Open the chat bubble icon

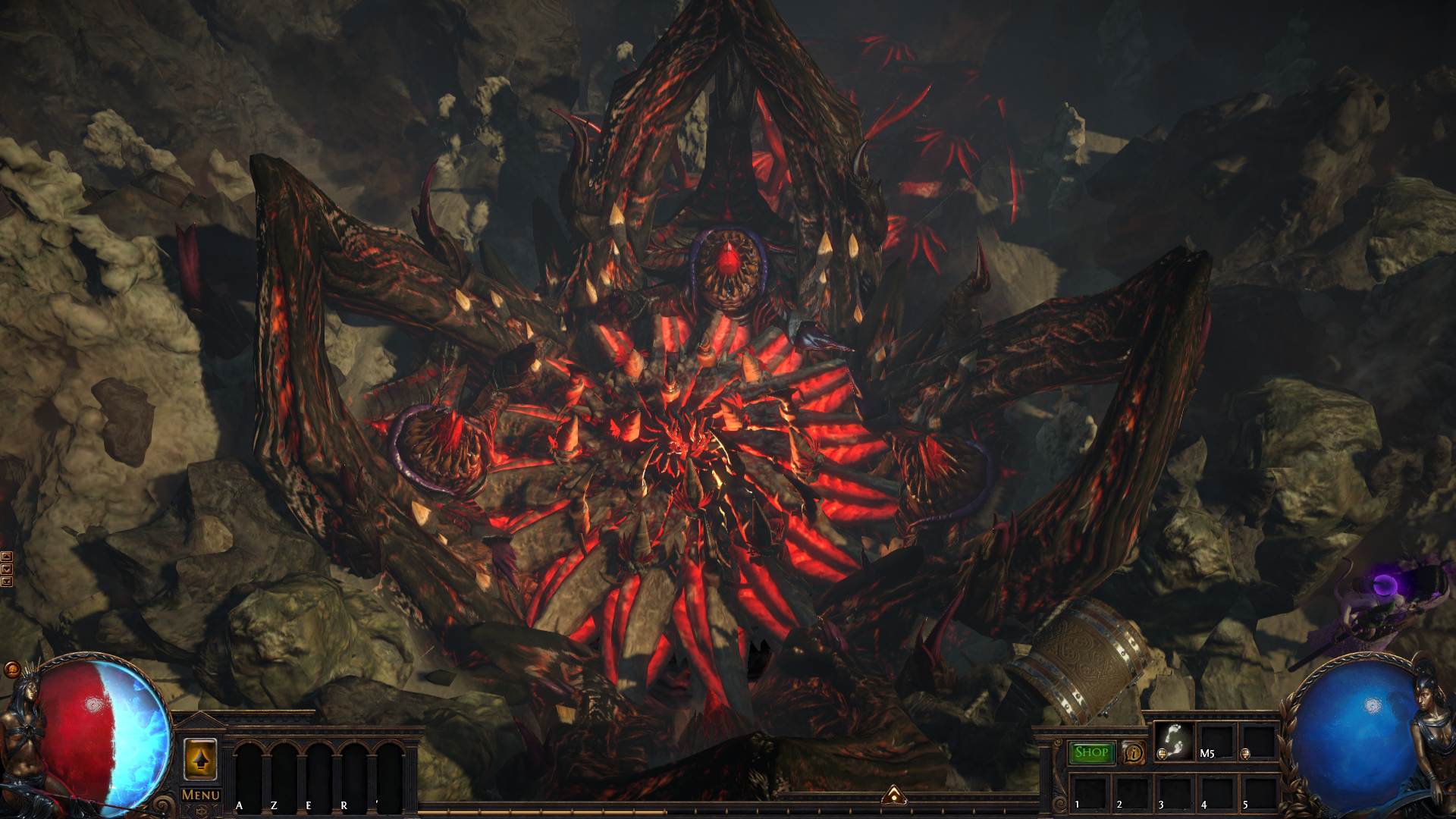[12, 670]
